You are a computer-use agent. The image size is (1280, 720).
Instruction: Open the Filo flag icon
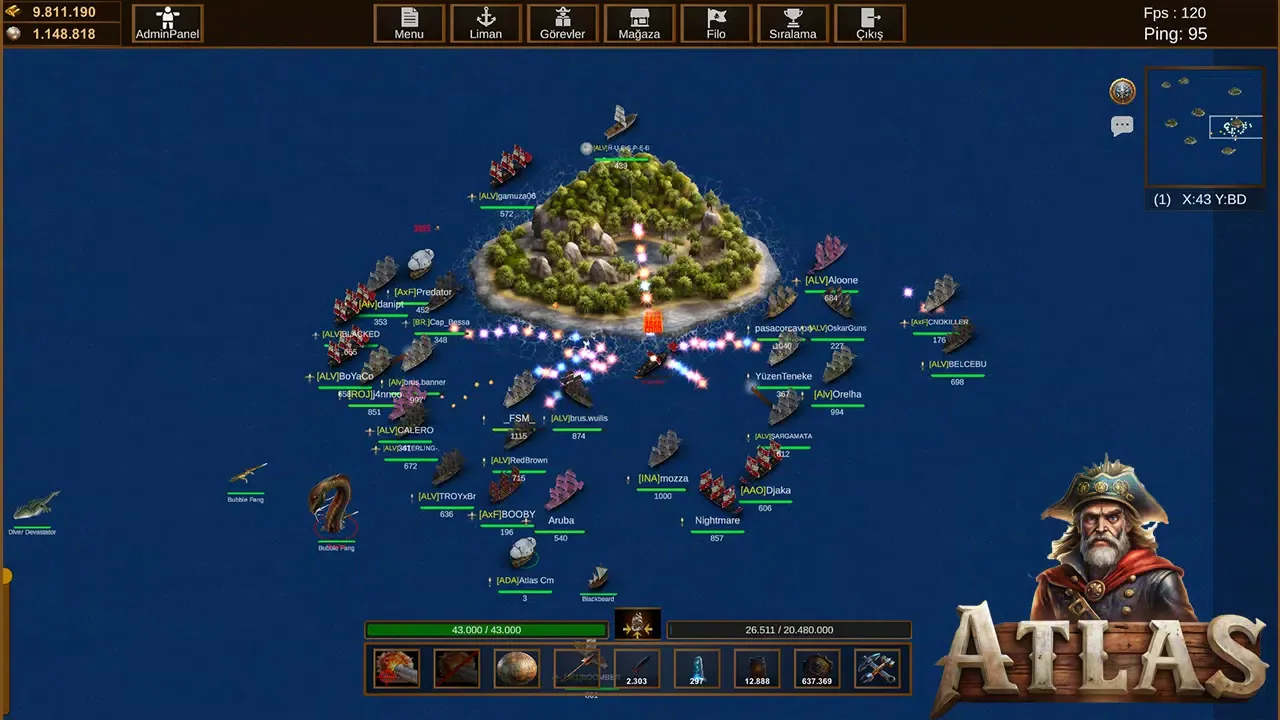point(716,23)
